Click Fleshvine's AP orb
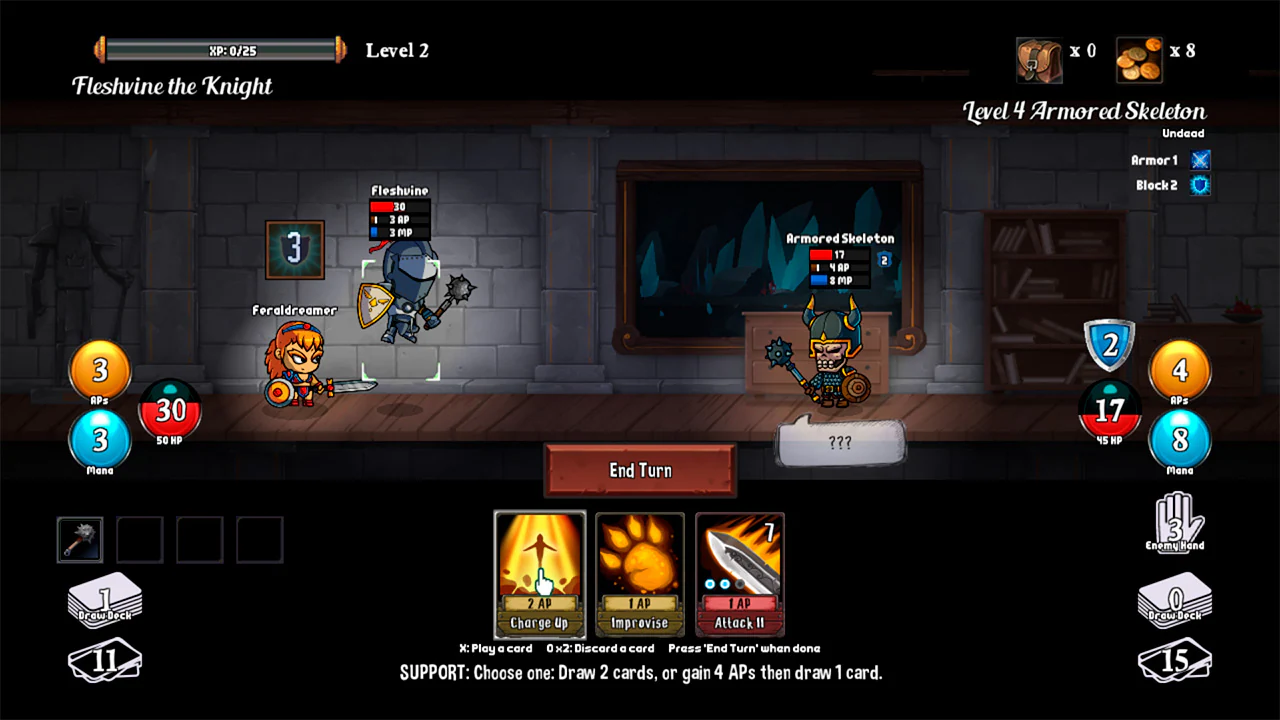This screenshot has height=720, width=1280. pos(99,370)
